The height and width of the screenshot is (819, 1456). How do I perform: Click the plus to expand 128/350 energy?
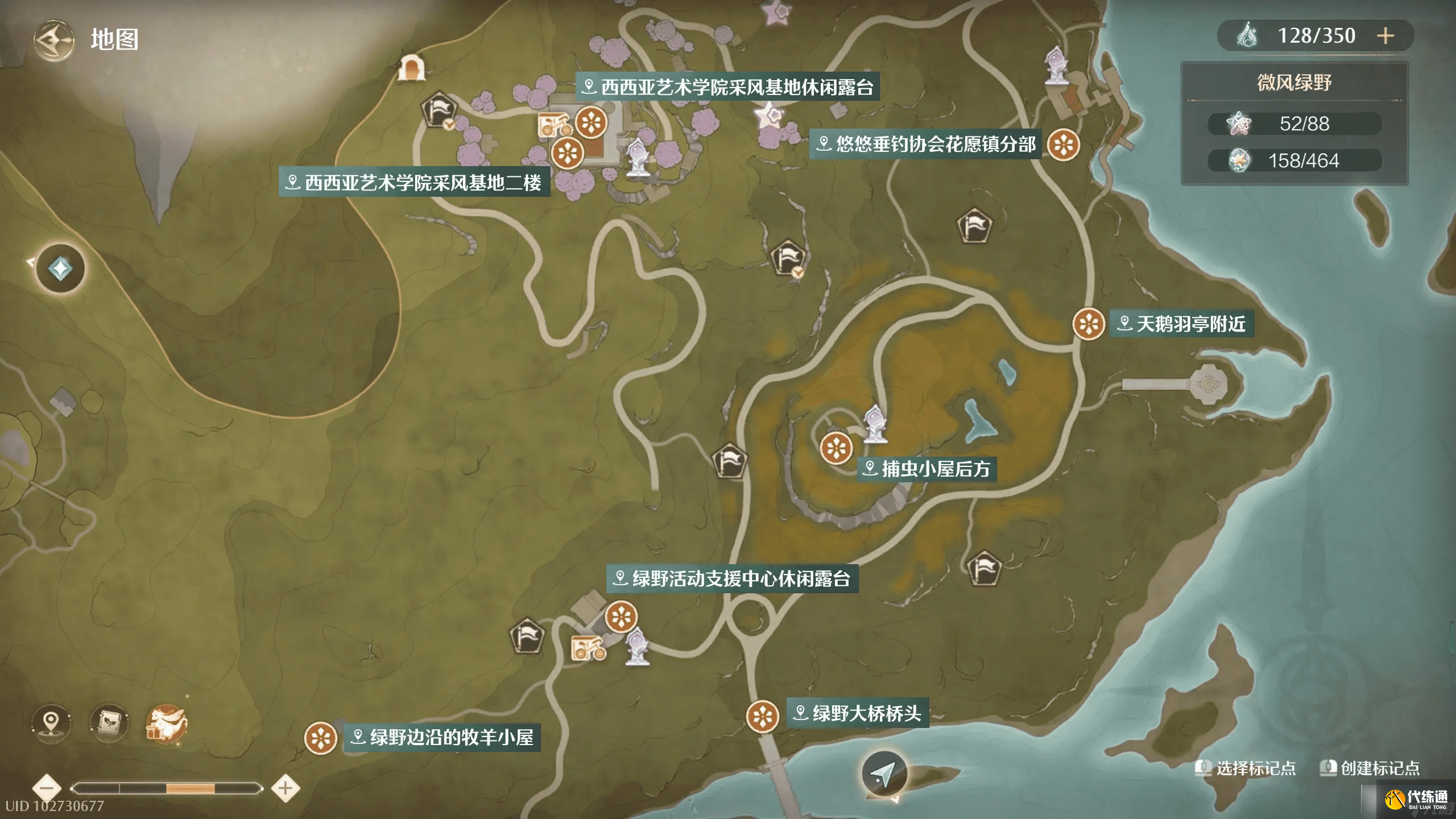1386,36
